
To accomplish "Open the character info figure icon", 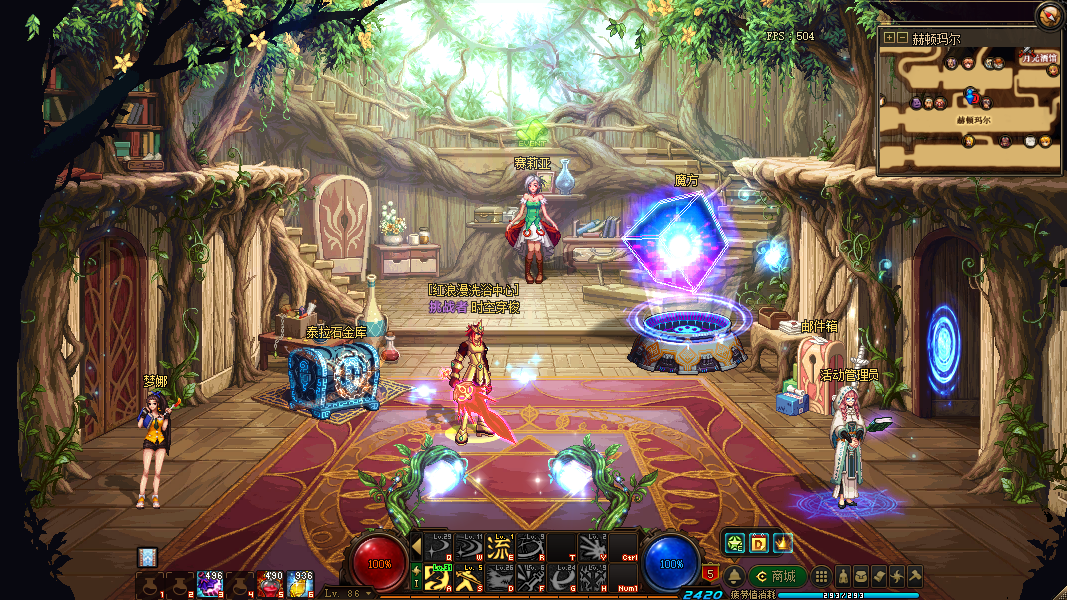I will (842, 576).
